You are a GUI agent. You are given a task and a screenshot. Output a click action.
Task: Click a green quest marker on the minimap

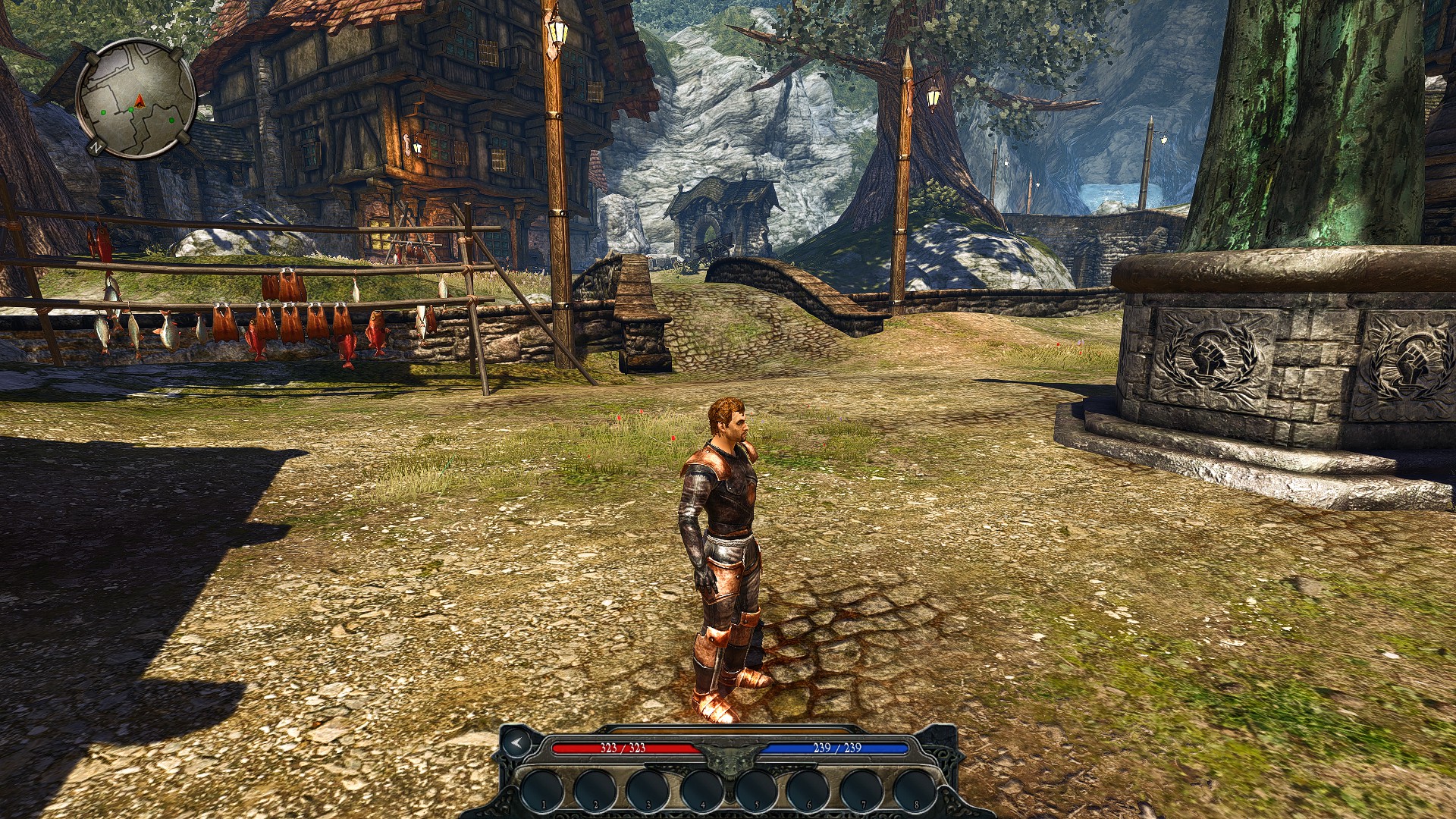tap(130, 110)
